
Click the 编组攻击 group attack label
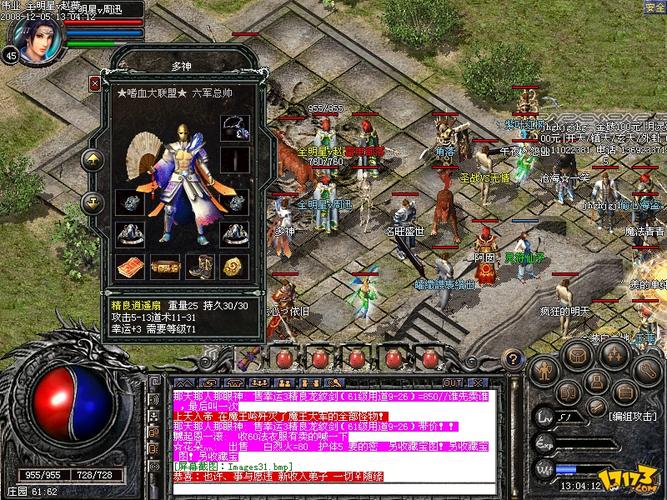(x=632, y=415)
